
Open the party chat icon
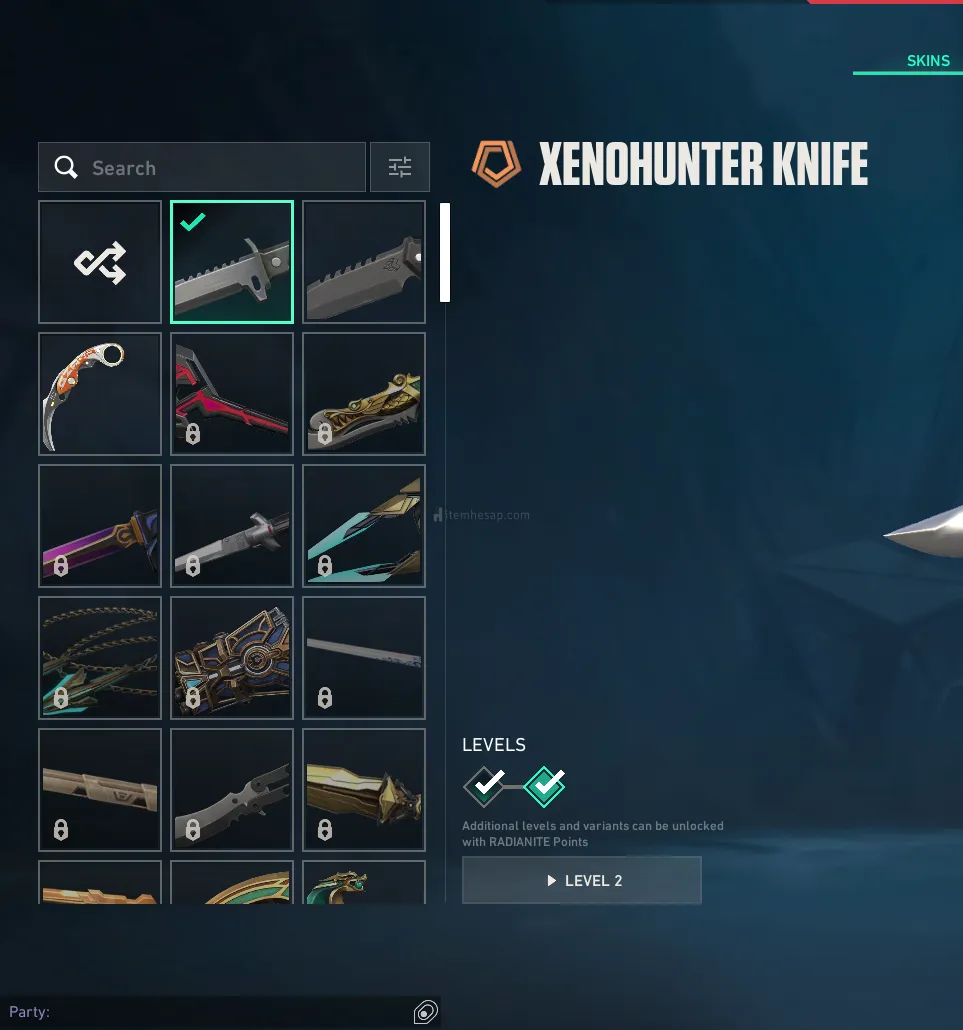425,1012
